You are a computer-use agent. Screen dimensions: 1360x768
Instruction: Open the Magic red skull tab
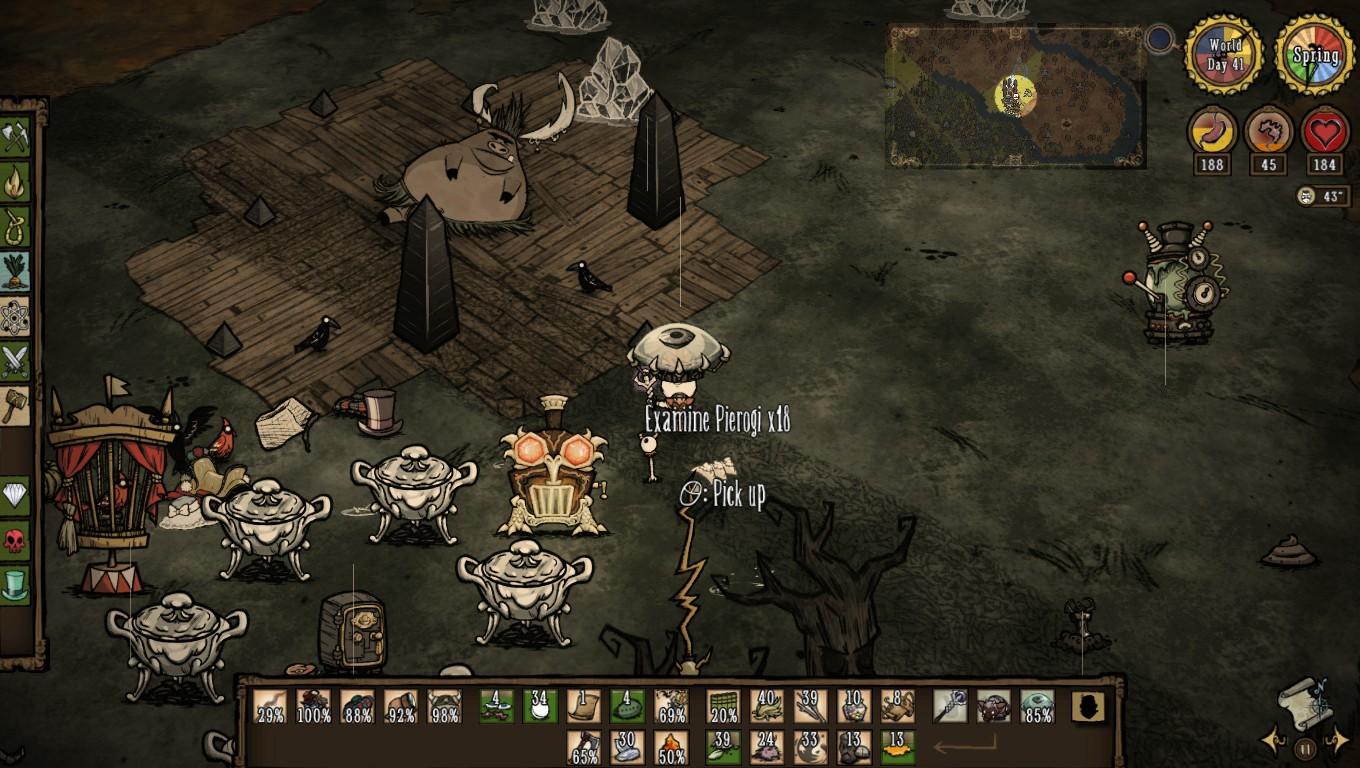tap(15, 540)
